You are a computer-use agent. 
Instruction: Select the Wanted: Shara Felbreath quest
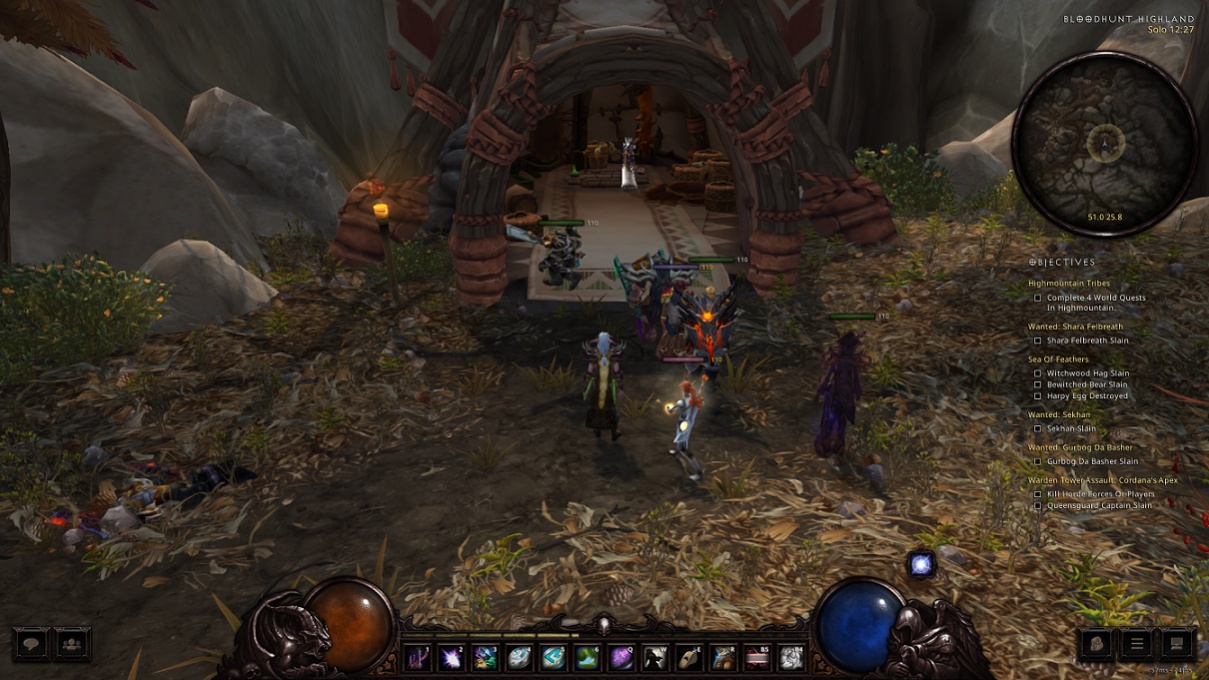pos(1075,327)
